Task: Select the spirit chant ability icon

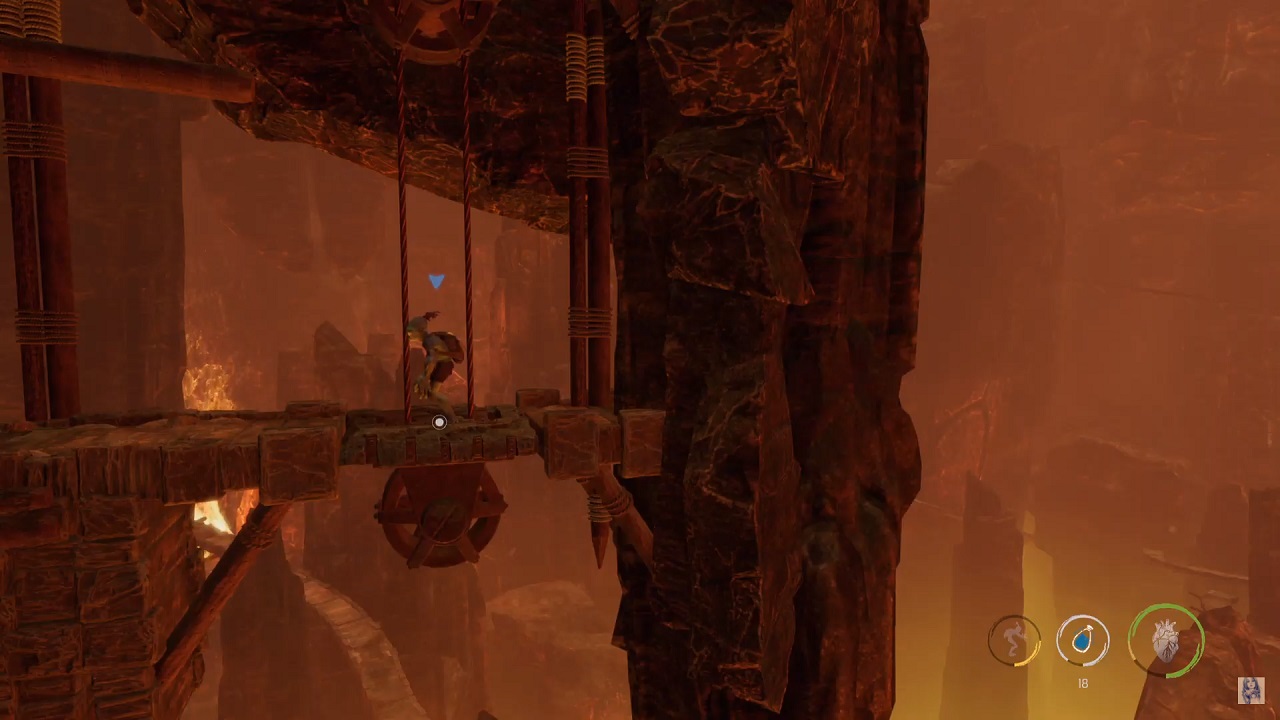Action: tap(1013, 641)
